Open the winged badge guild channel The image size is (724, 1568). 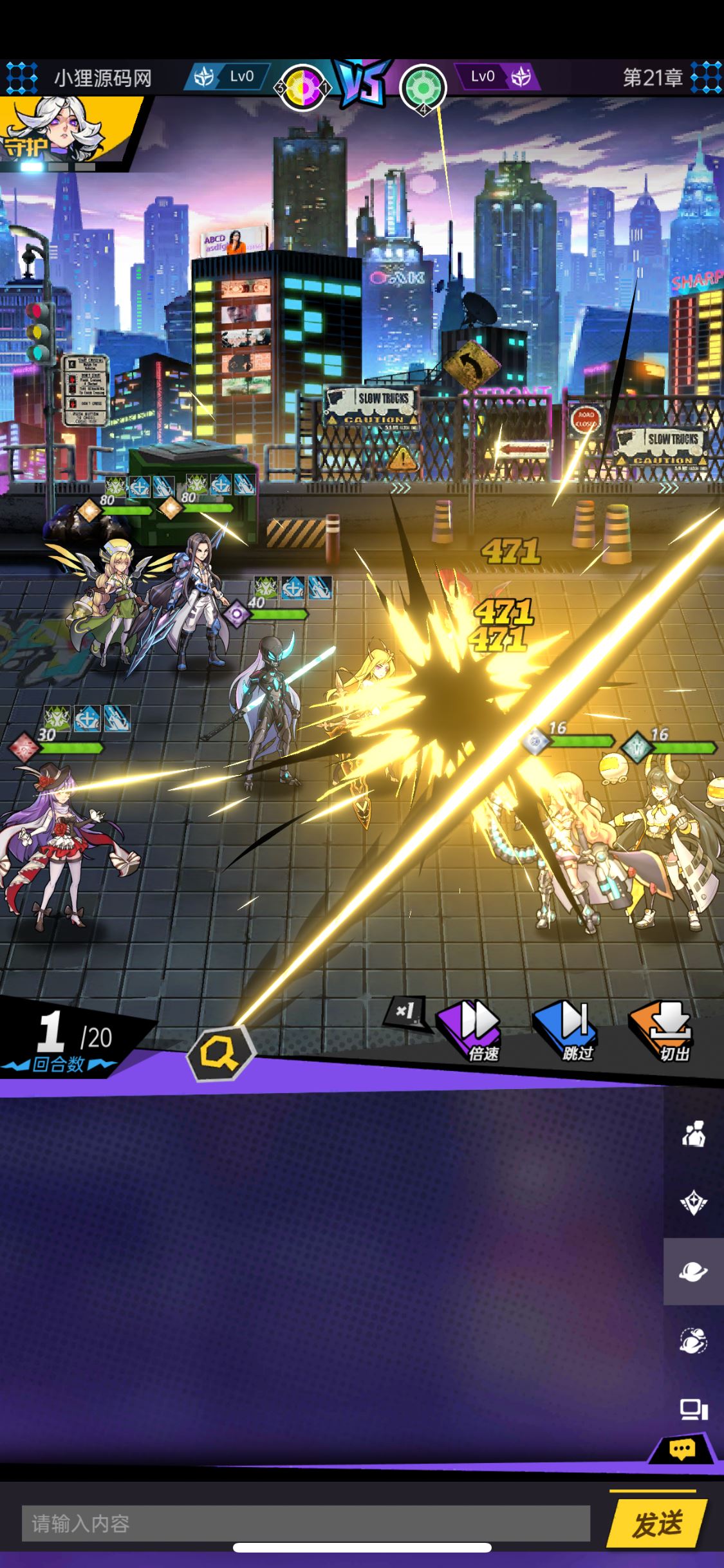693,1202
